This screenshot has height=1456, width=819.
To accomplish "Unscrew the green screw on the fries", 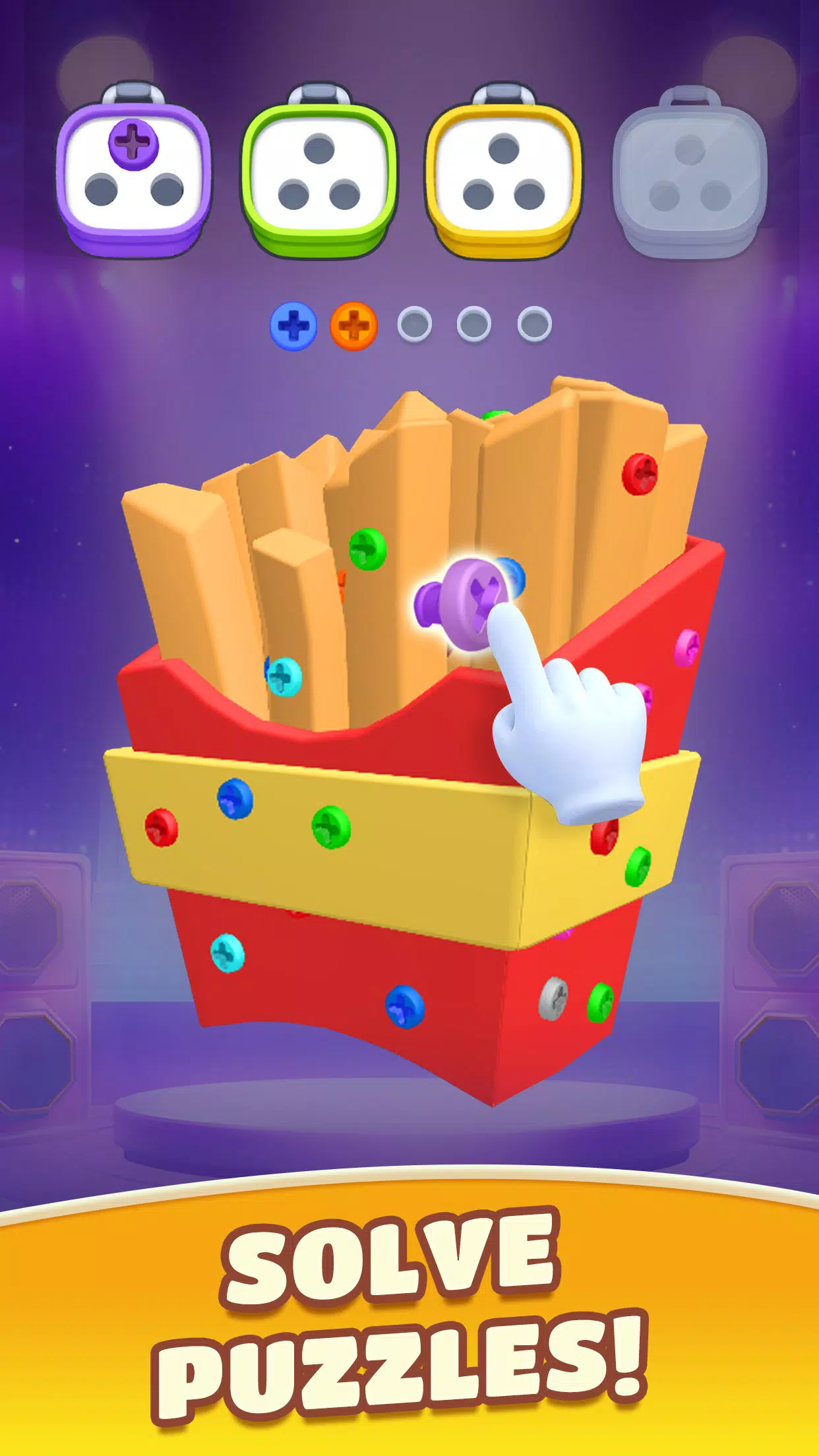I will (367, 549).
